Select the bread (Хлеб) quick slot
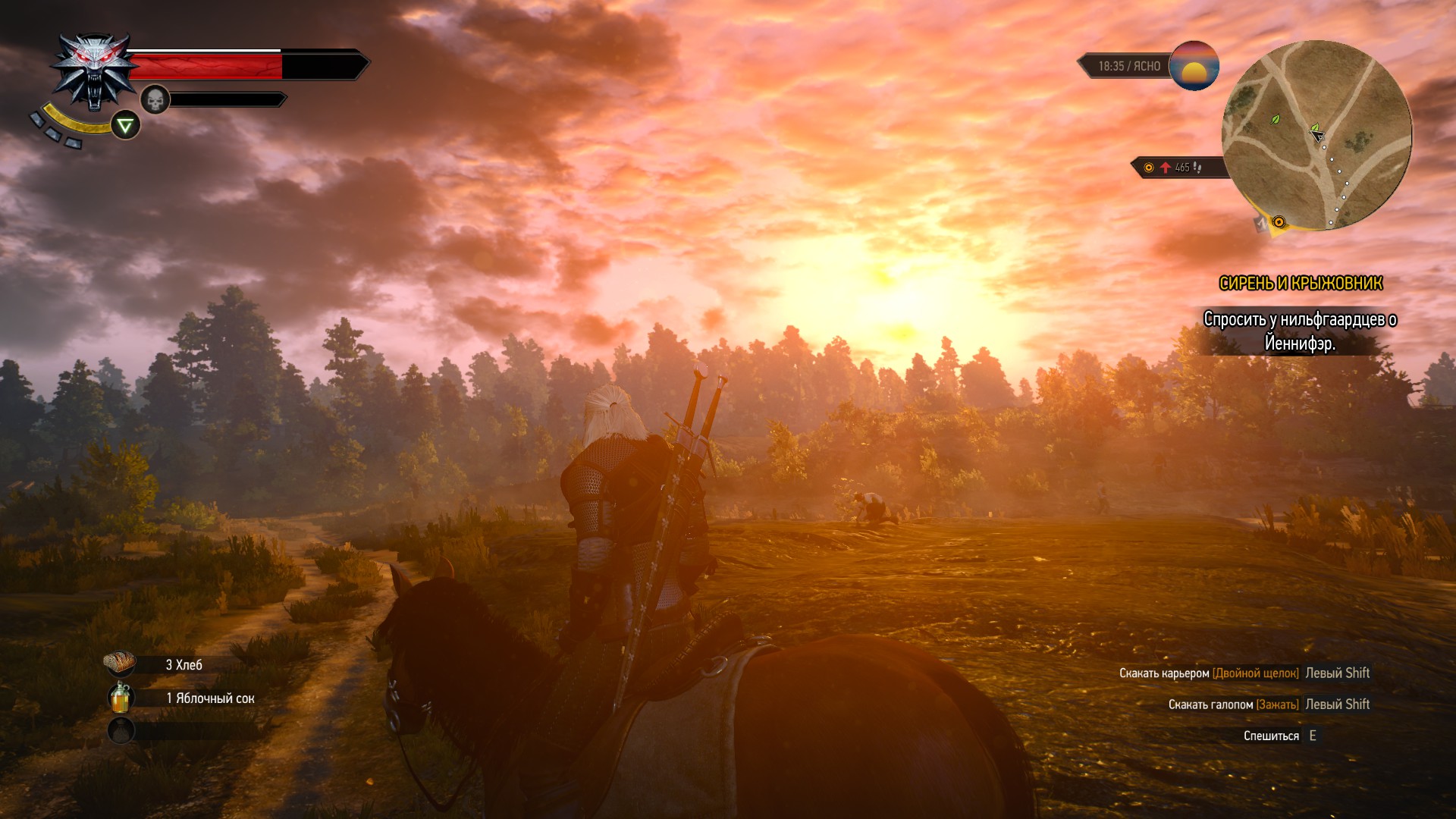The width and height of the screenshot is (1456, 819). tap(120, 664)
